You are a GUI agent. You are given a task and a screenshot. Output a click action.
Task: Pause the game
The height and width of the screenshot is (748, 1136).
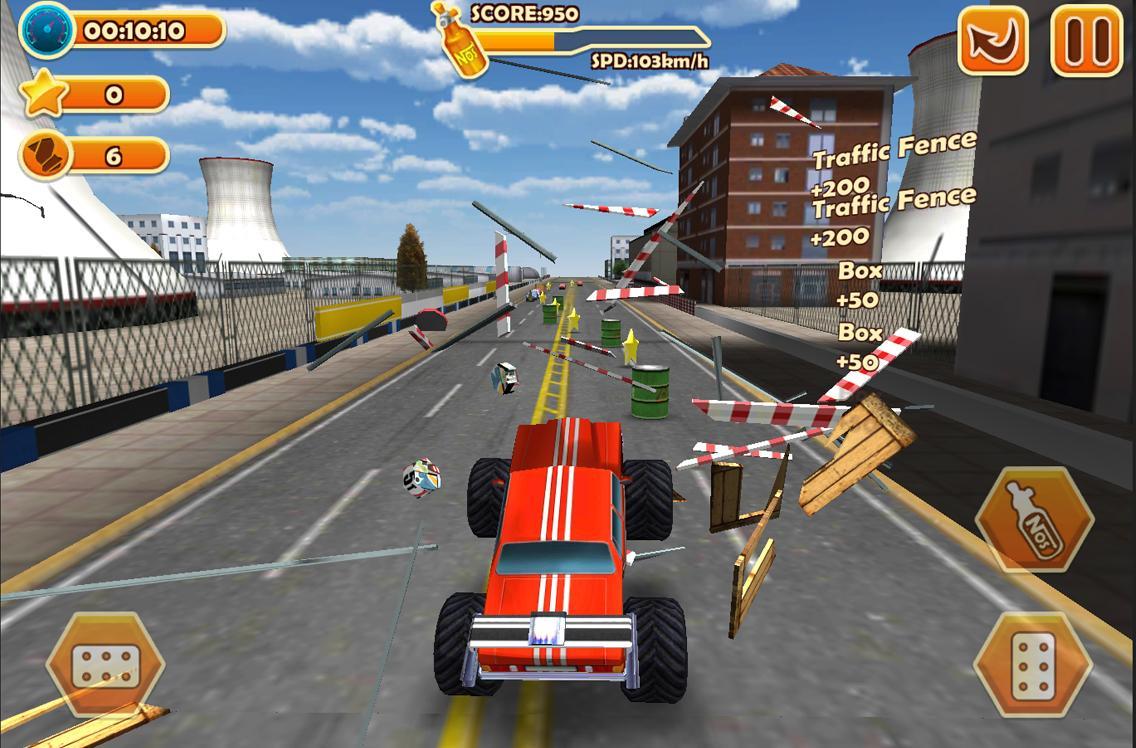(x=1086, y=41)
